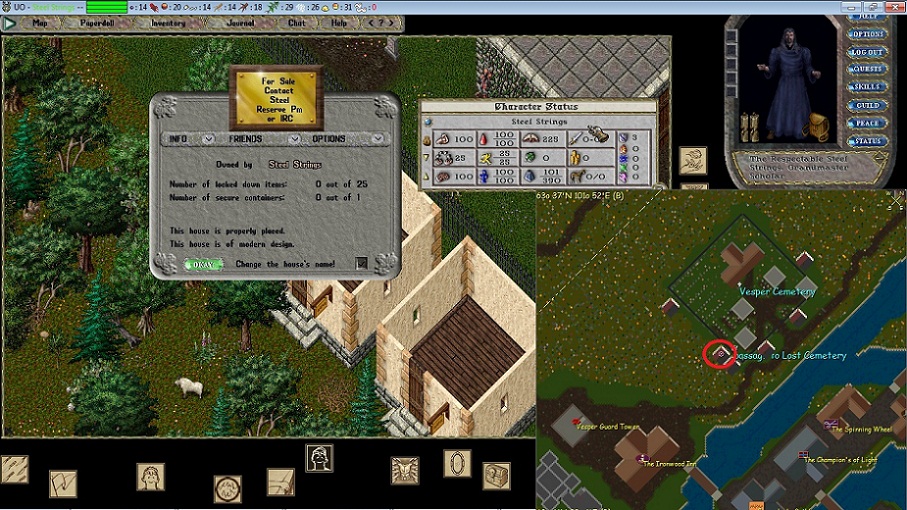
Task: Click the STATUS button on paperdoll
Action: coord(867,141)
